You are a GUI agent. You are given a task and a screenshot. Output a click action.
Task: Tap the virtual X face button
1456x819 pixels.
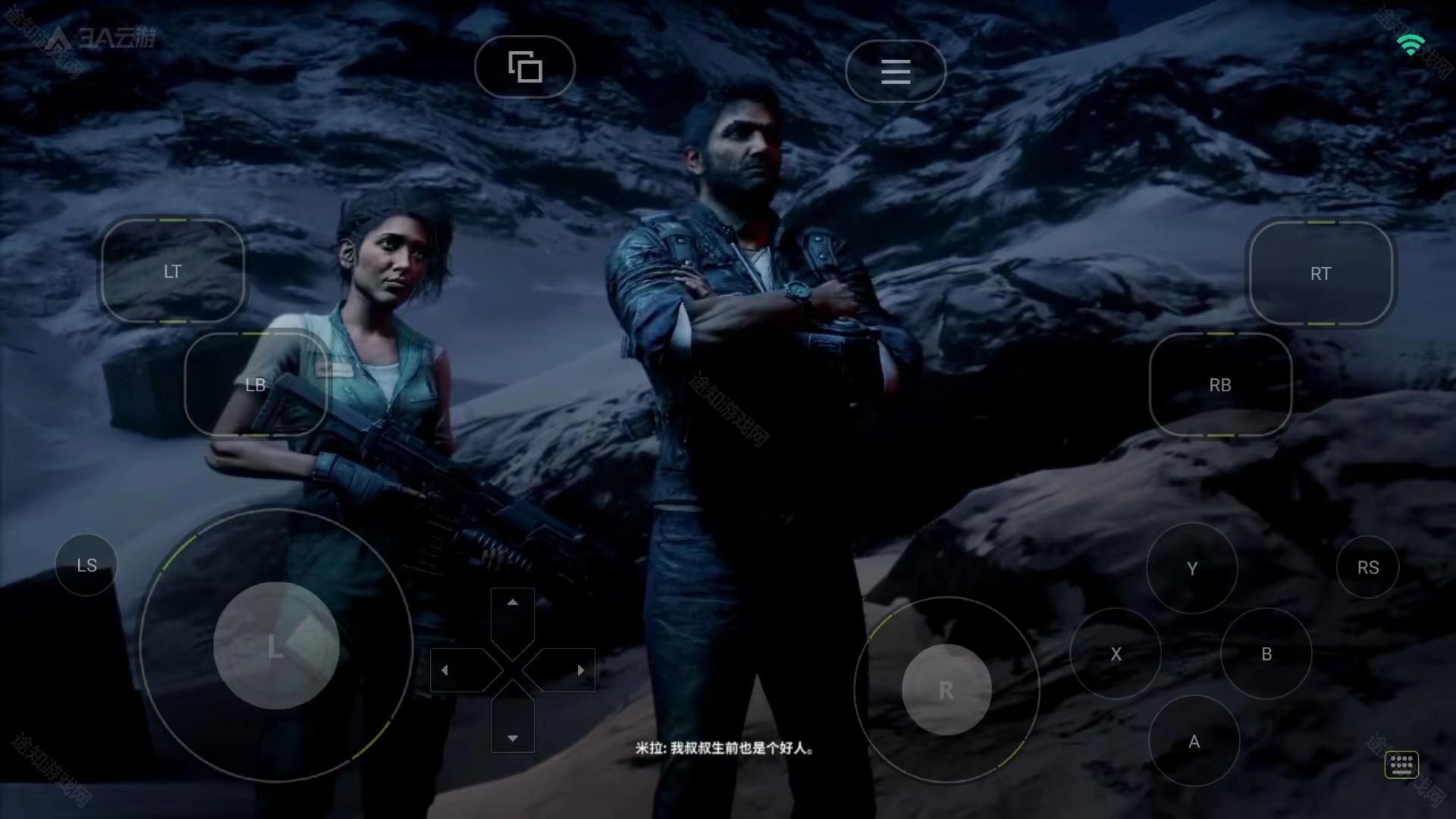[x=1116, y=654]
